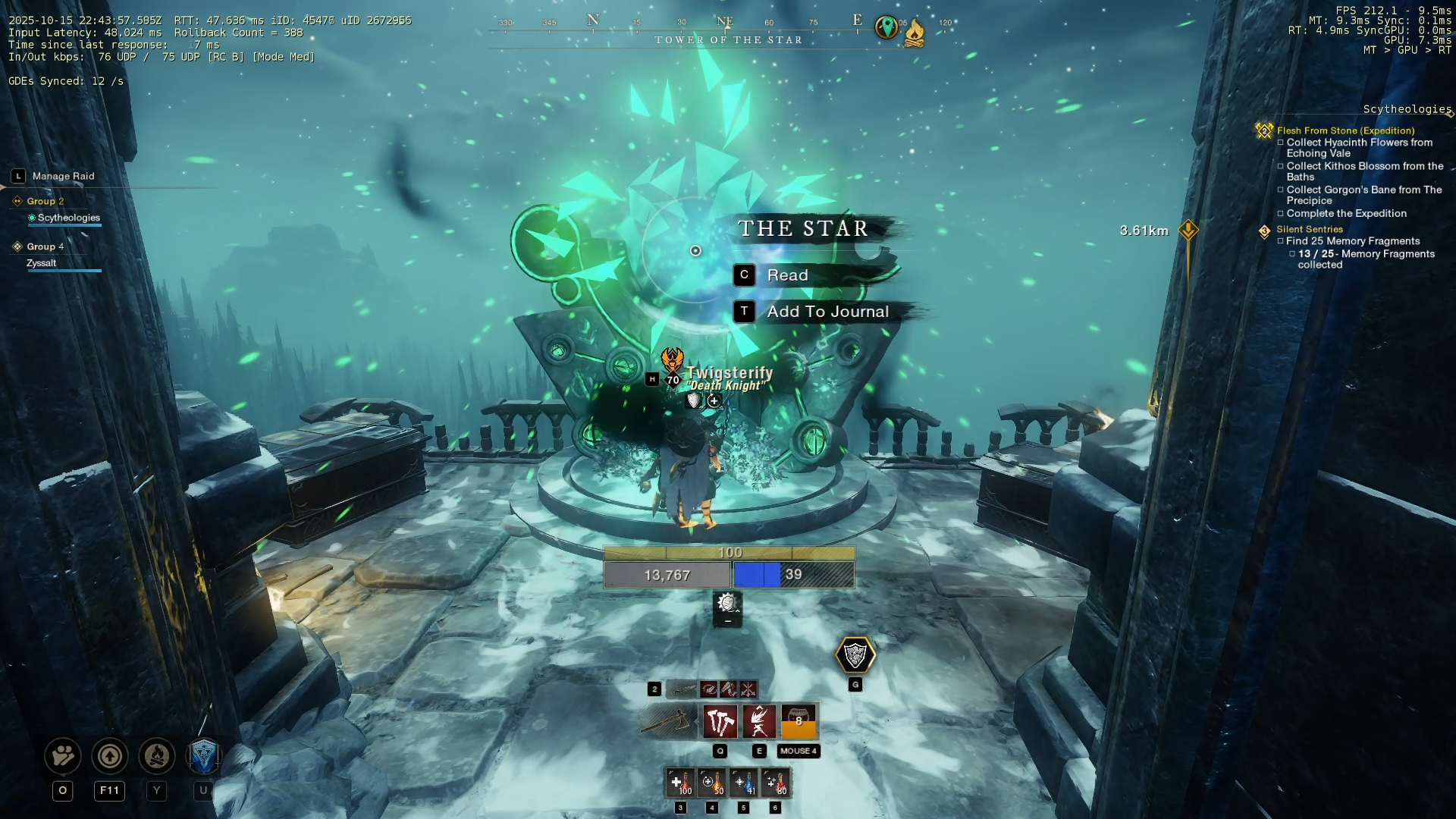Activate the three-hammers weapon ability

click(x=720, y=721)
